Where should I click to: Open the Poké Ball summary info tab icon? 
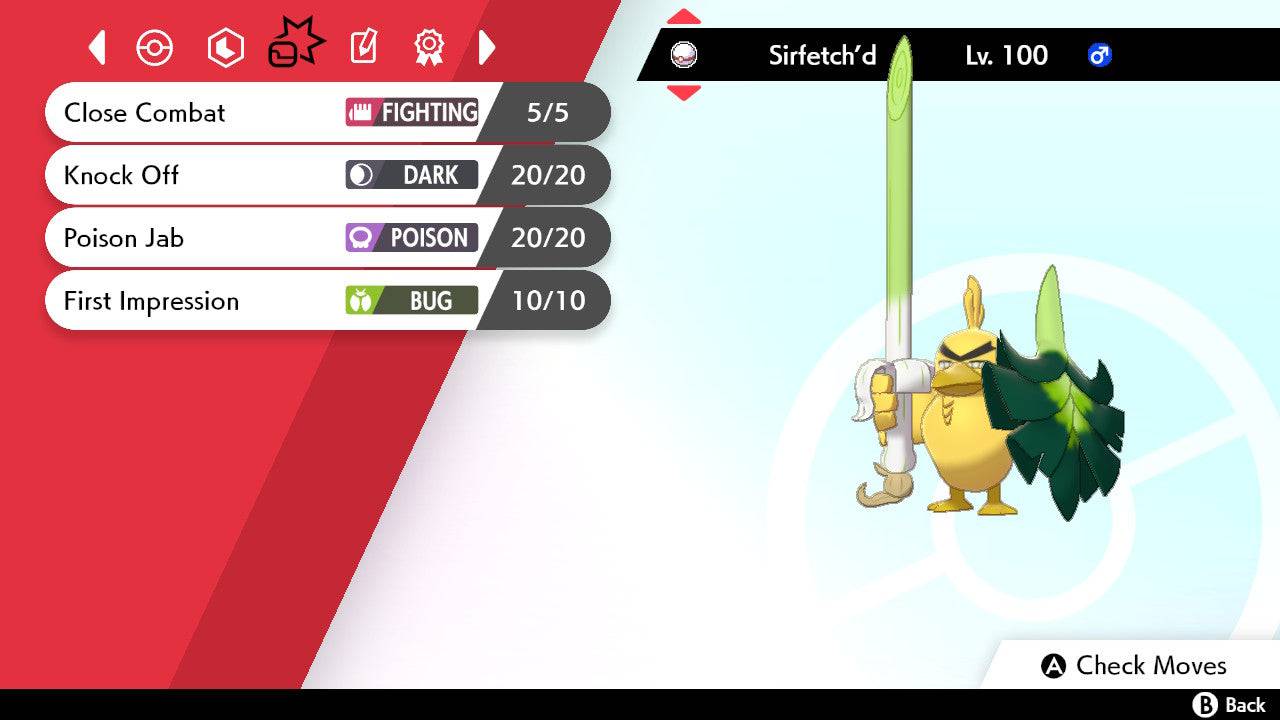(155, 46)
